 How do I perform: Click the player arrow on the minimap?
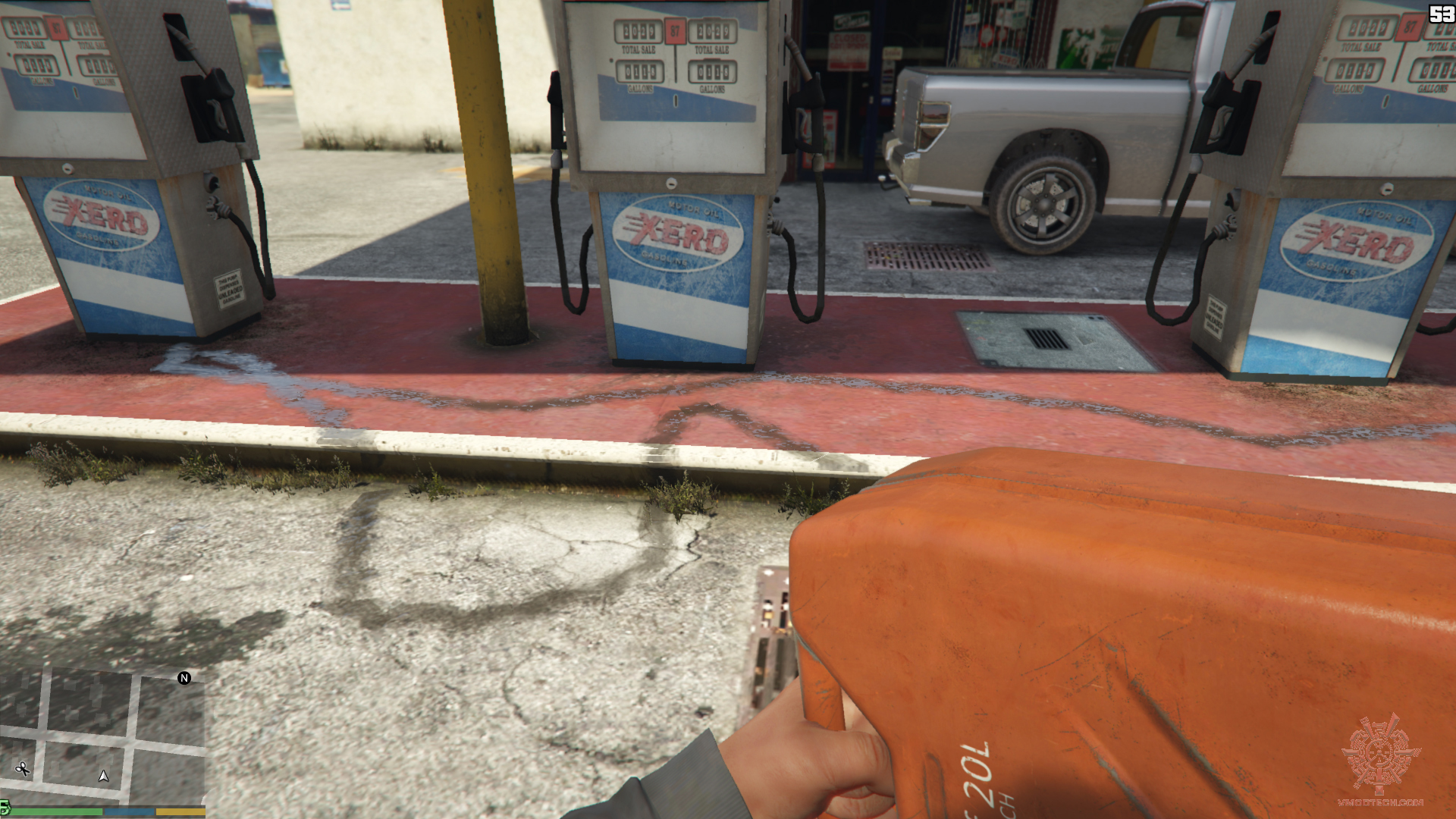click(x=104, y=776)
